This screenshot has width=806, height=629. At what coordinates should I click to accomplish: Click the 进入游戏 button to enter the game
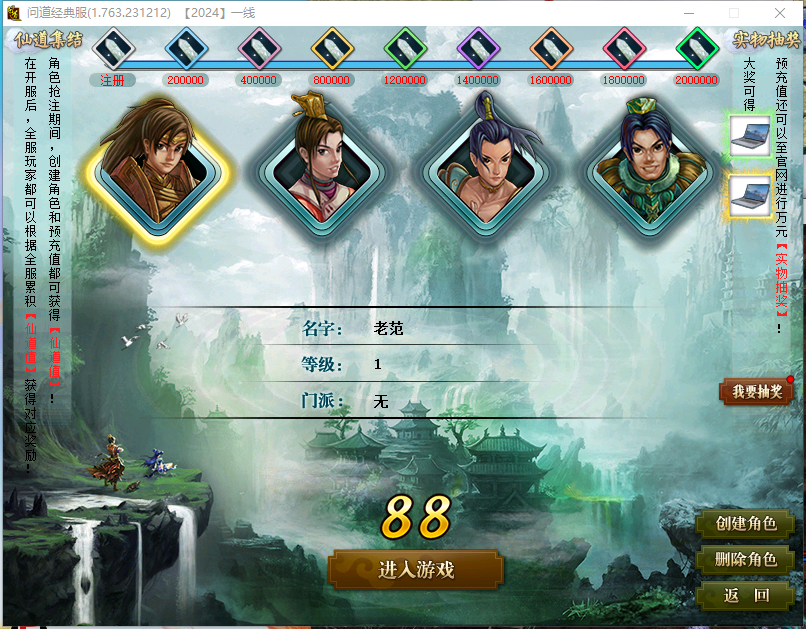click(416, 570)
